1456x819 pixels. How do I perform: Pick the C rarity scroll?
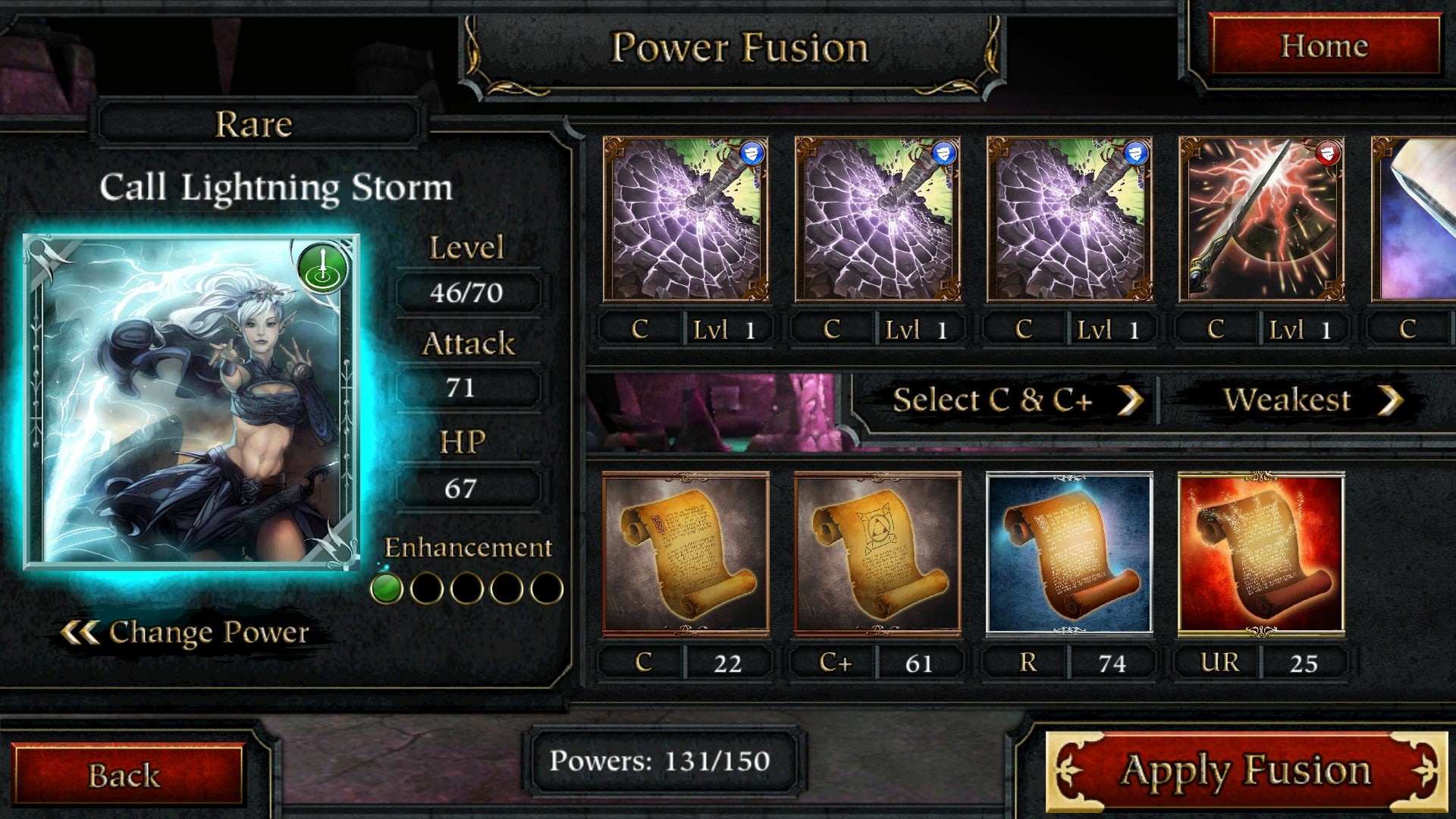tap(686, 554)
